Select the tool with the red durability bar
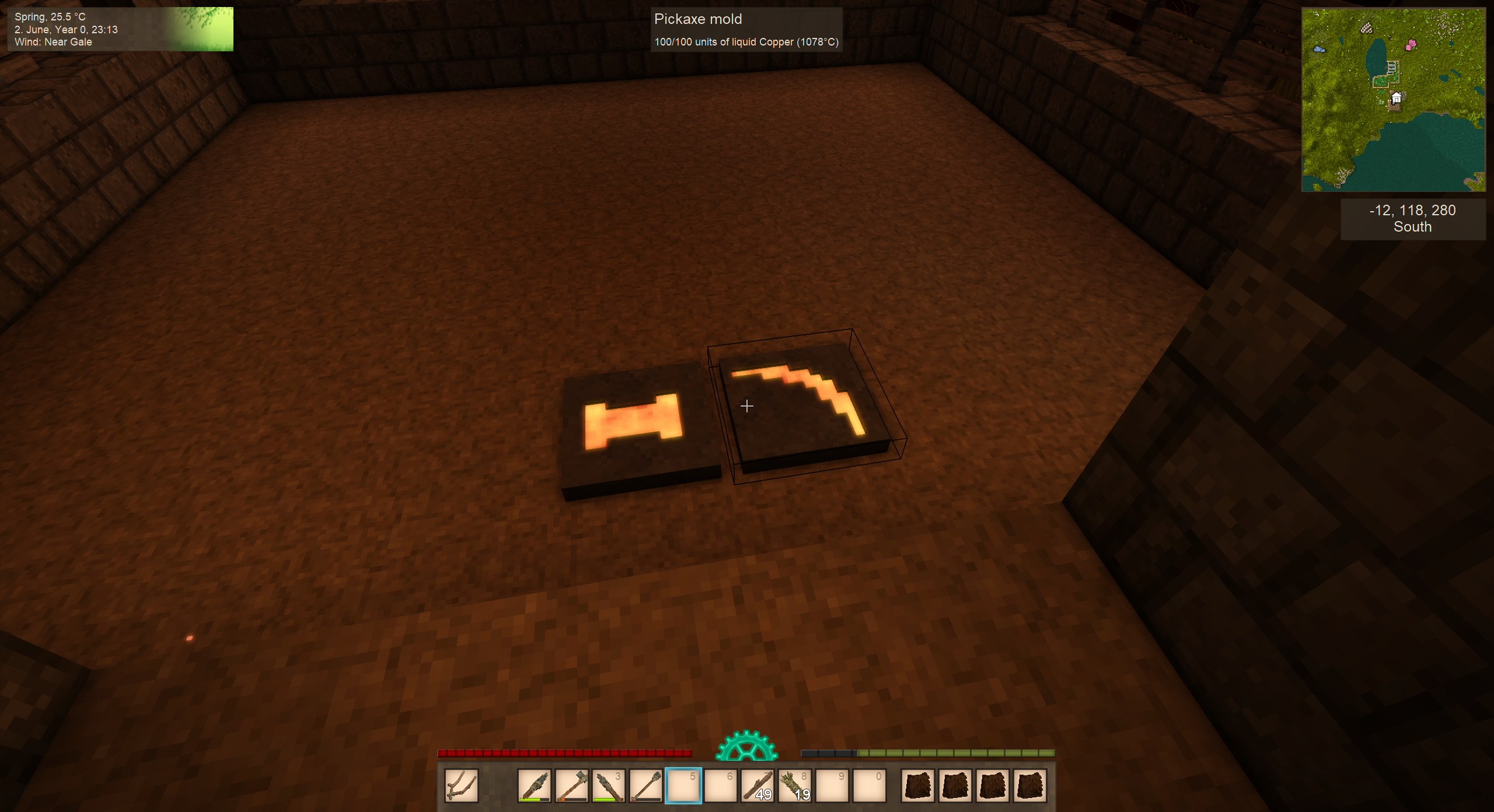The width and height of the screenshot is (1494, 812). (645, 785)
